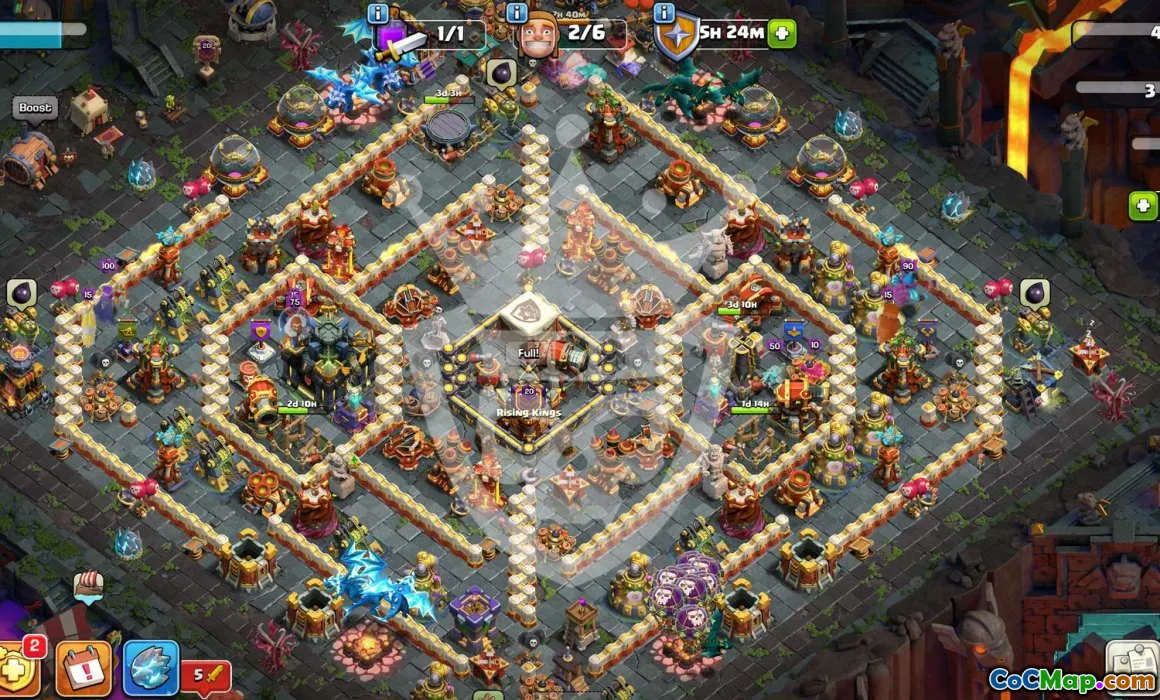Tap the Boost speech bubble
This screenshot has height=700, width=1160.
(35, 108)
